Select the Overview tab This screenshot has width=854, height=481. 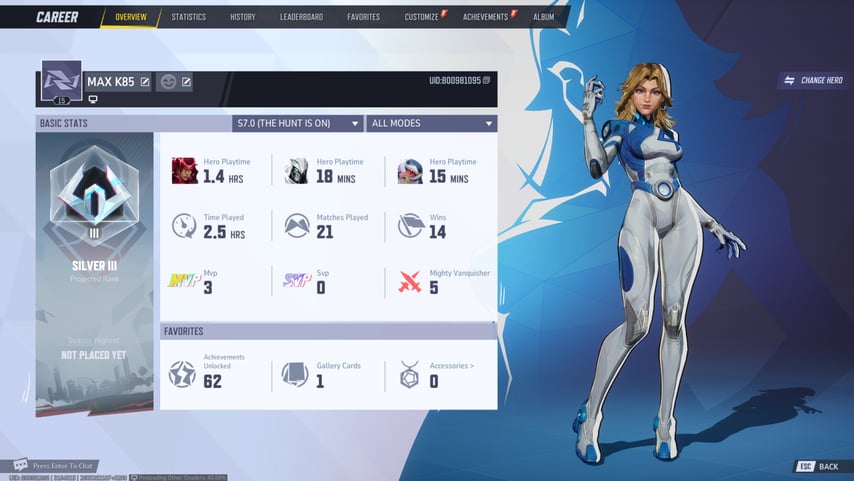130,17
